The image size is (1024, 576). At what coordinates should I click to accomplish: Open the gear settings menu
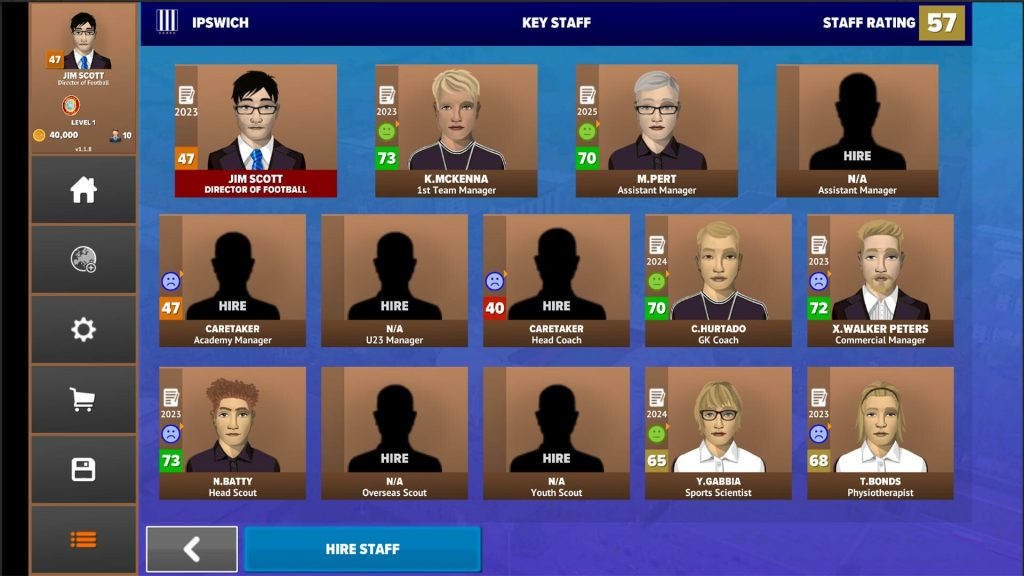coord(83,330)
